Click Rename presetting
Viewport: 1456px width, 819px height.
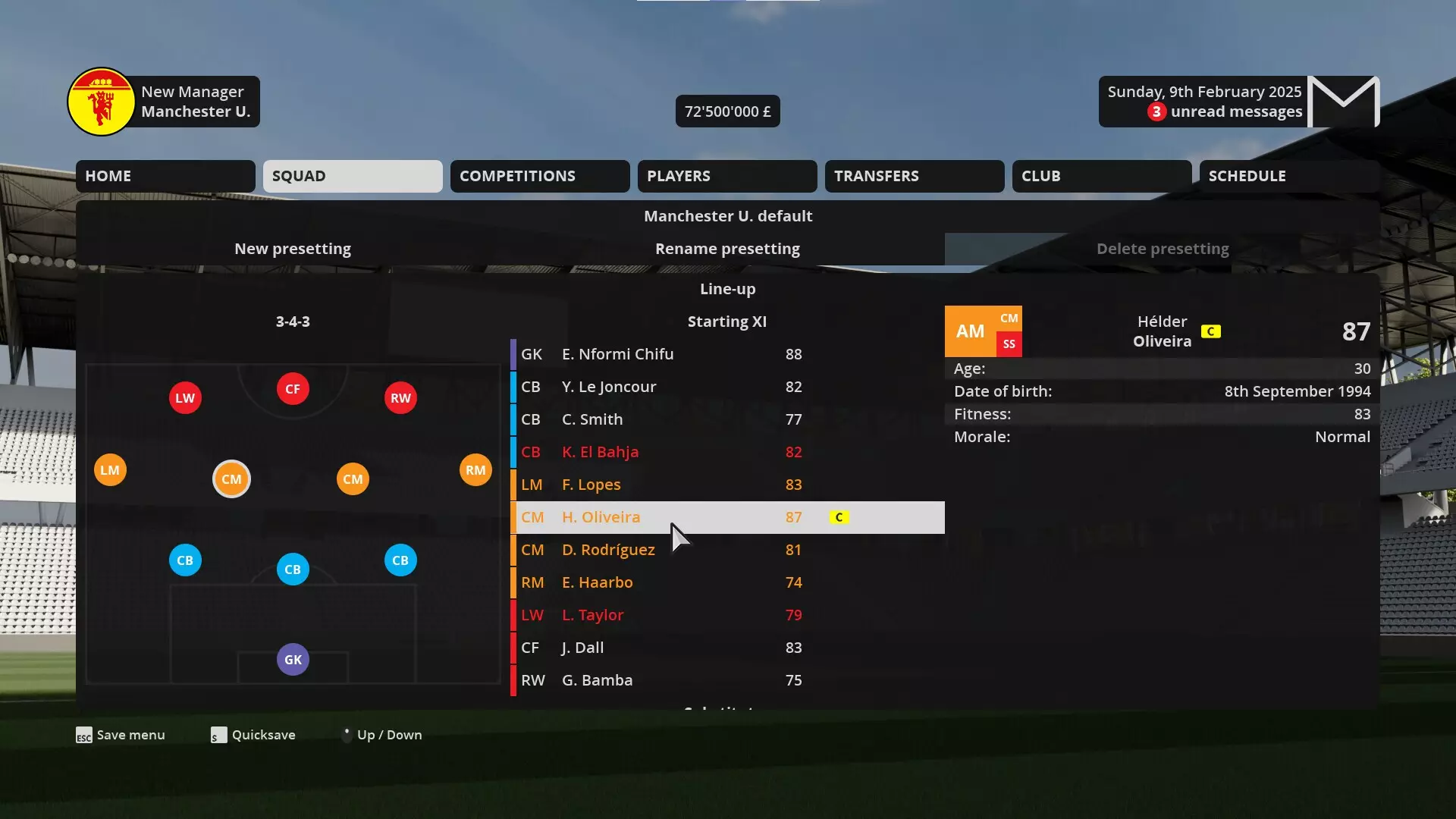(727, 248)
